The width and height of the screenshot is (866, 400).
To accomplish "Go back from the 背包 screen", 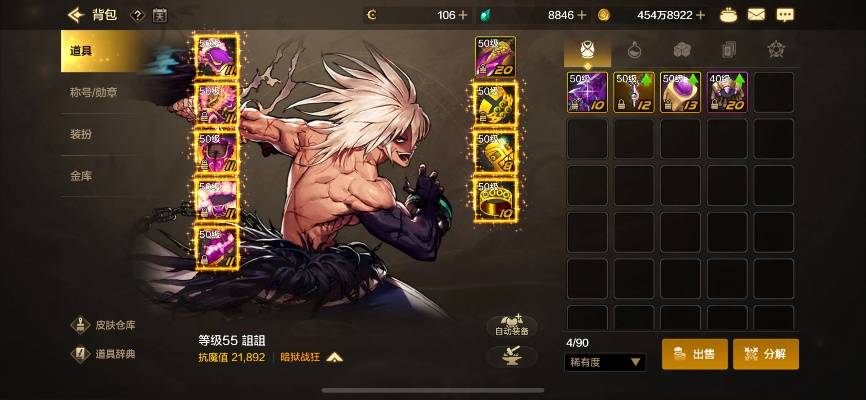I will coord(75,15).
